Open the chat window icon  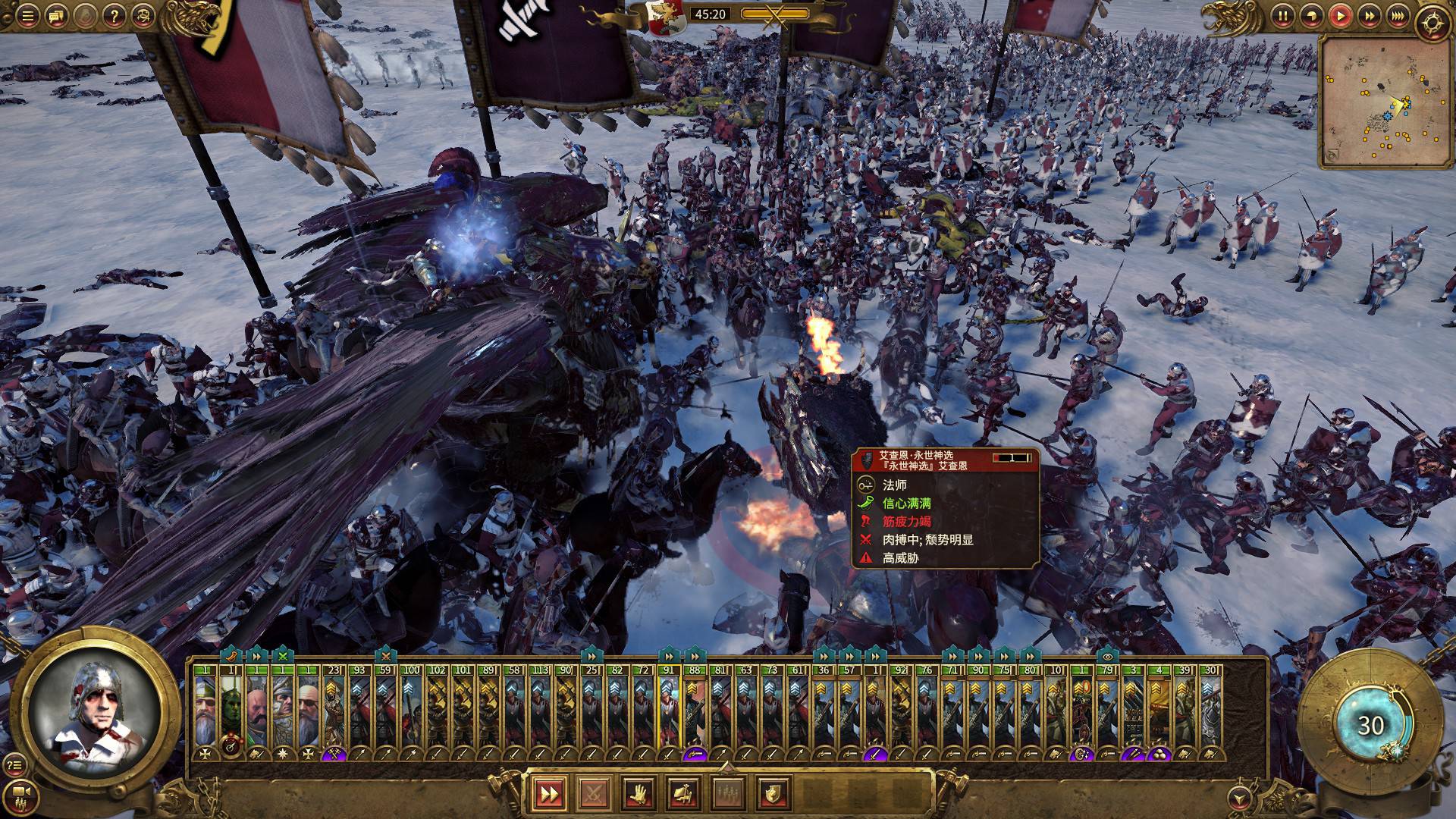[55, 15]
